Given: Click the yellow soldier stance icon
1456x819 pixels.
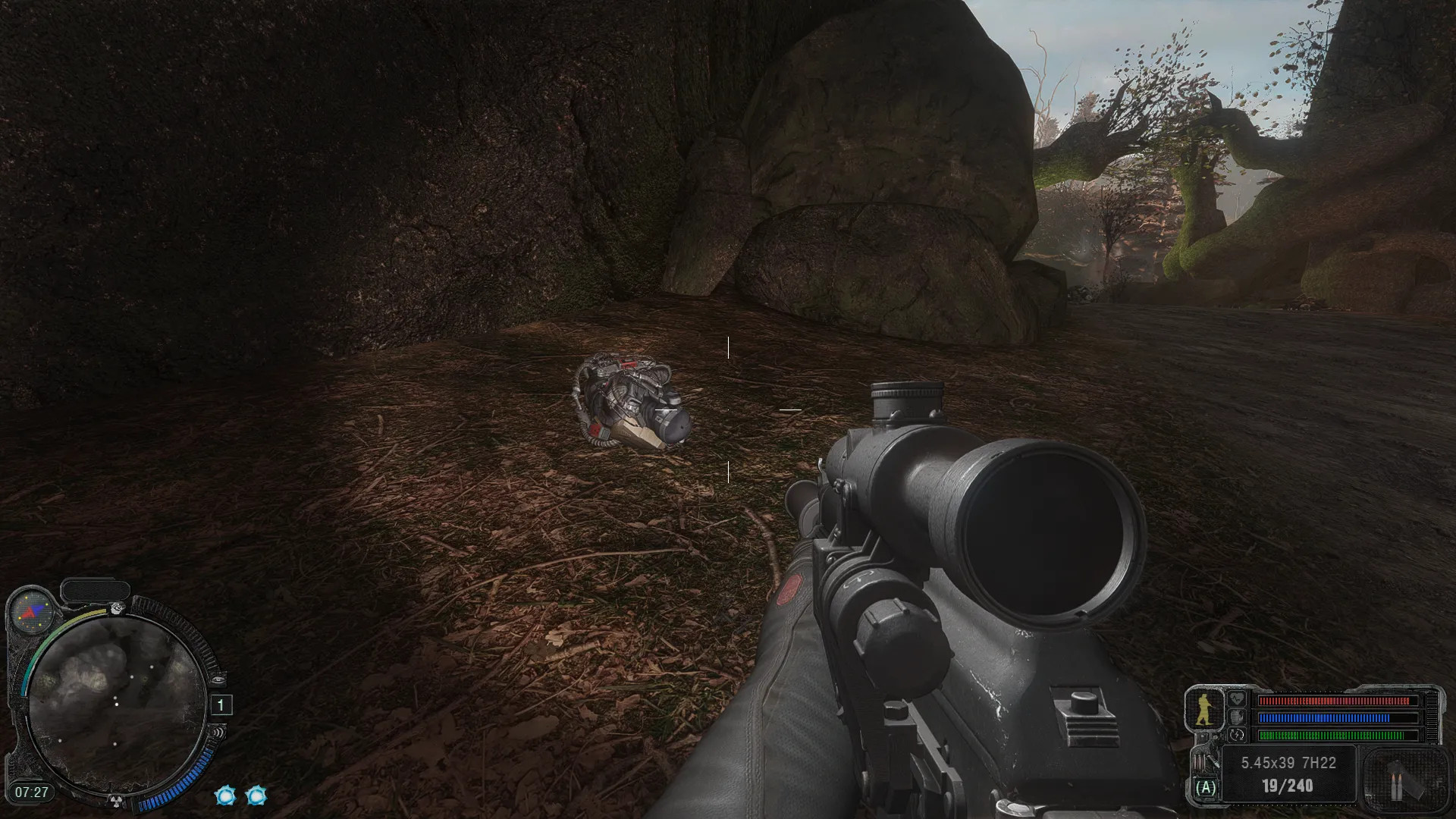Looking at the screenshot, I should click(x=1204, y=709).
